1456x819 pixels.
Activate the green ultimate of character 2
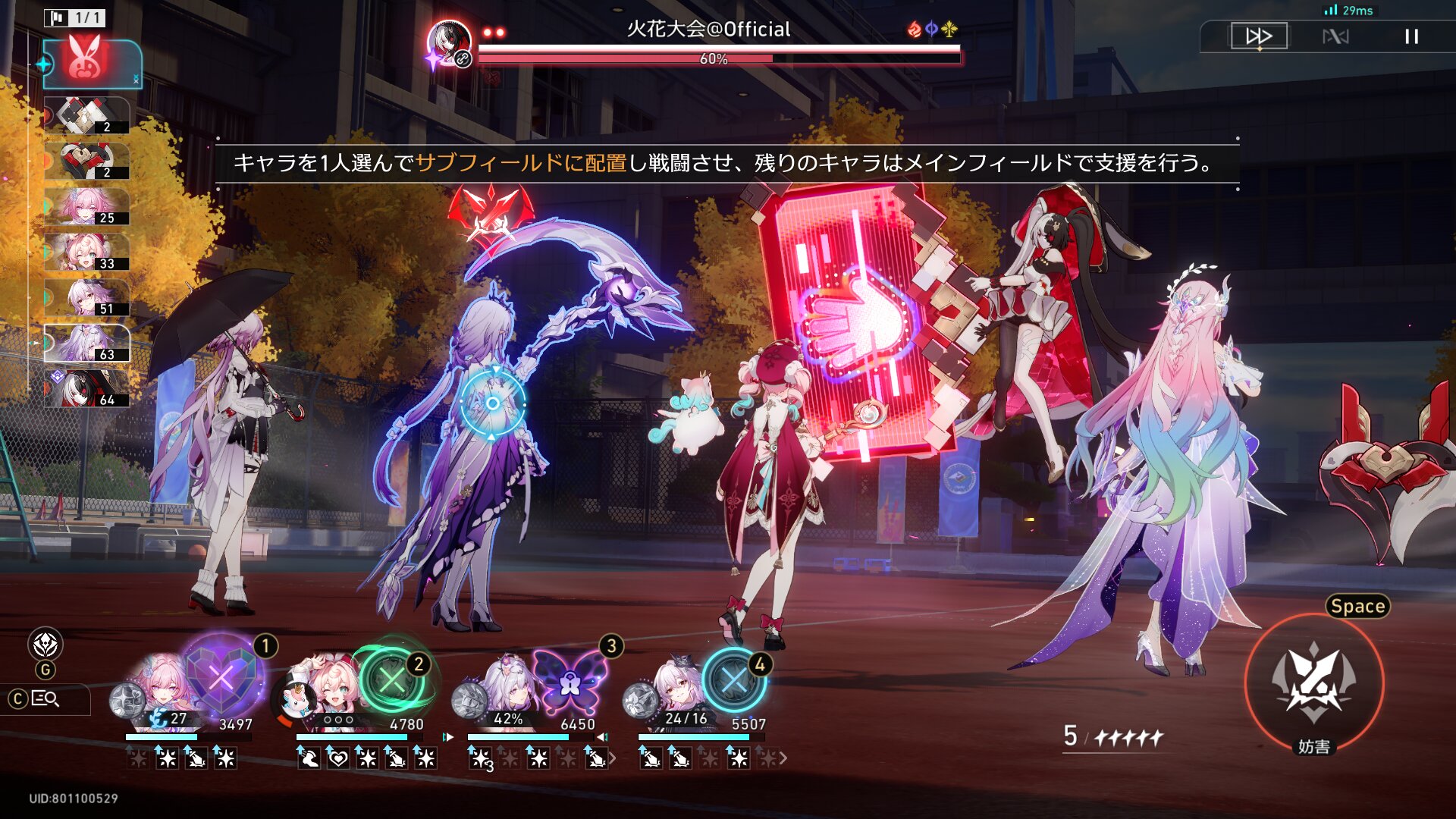click(392, 679)
